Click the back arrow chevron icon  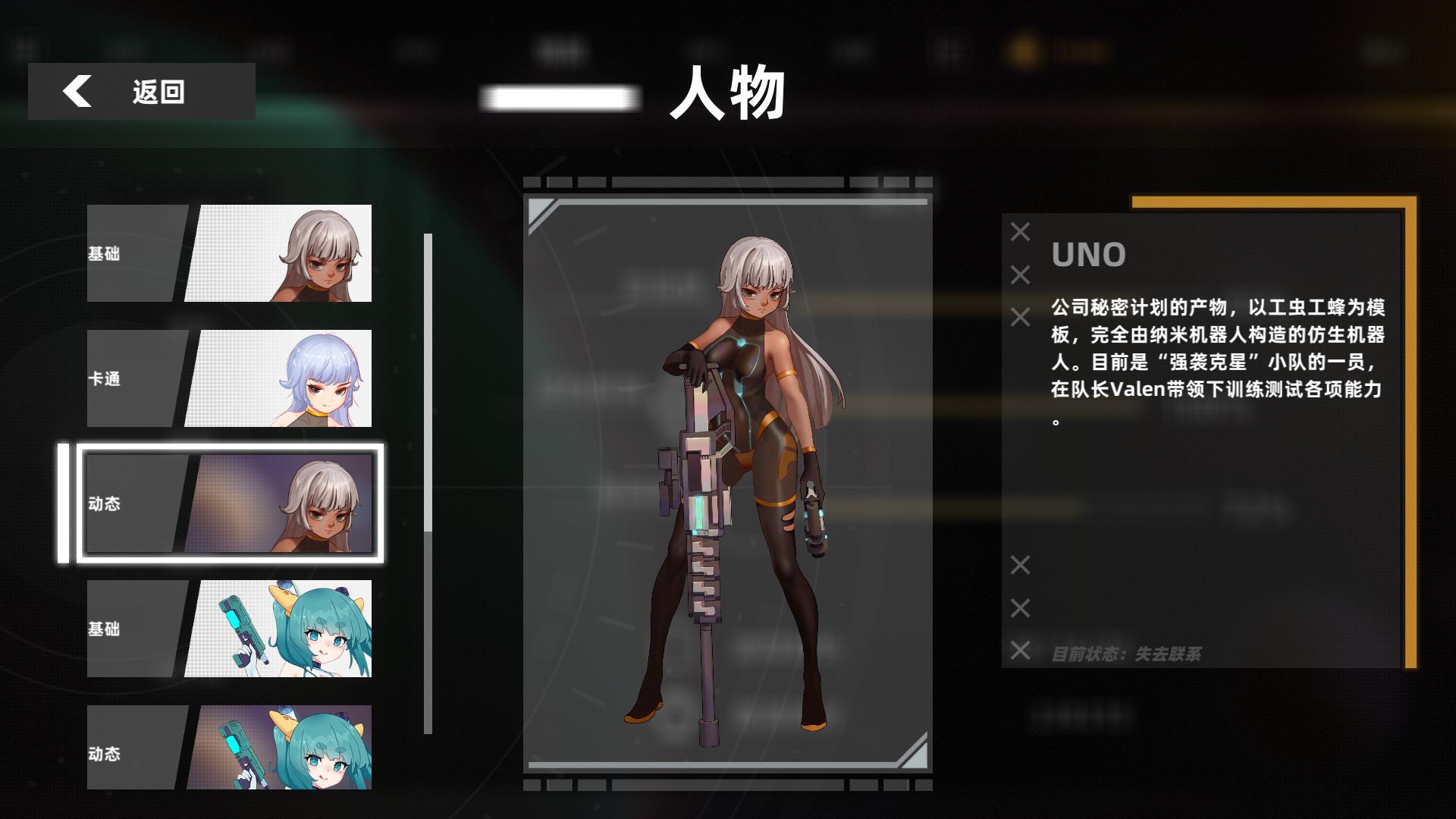(78, 92)
